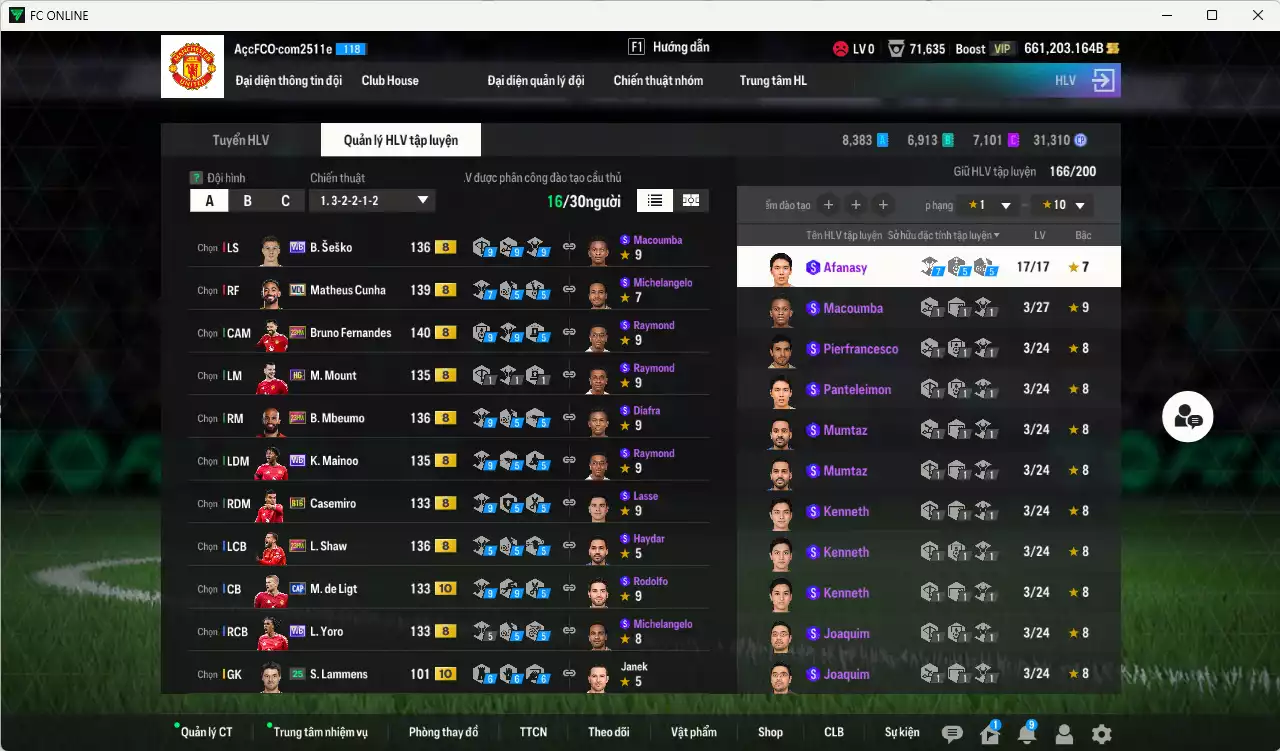Switch to the formation grid view icon

tap(690, 200)
